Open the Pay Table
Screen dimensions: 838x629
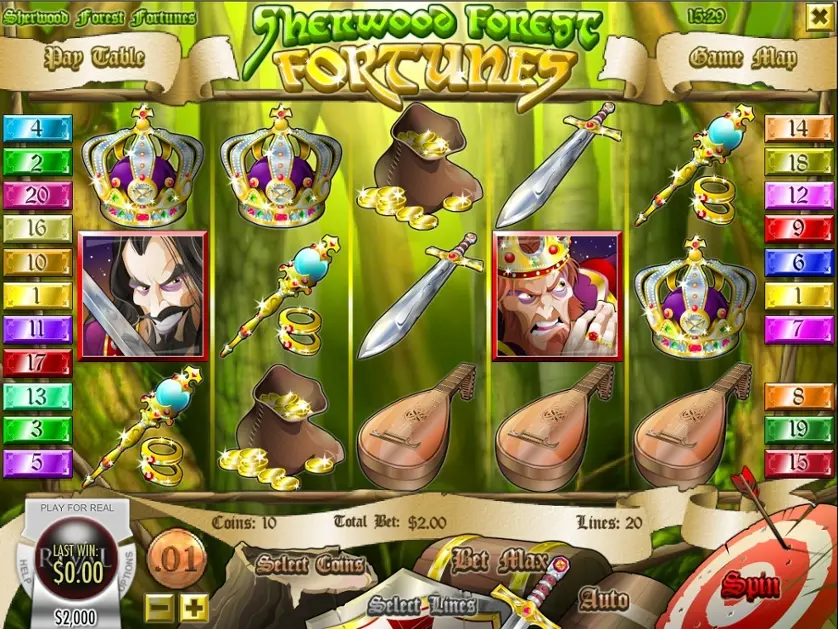tap(95, 57)
